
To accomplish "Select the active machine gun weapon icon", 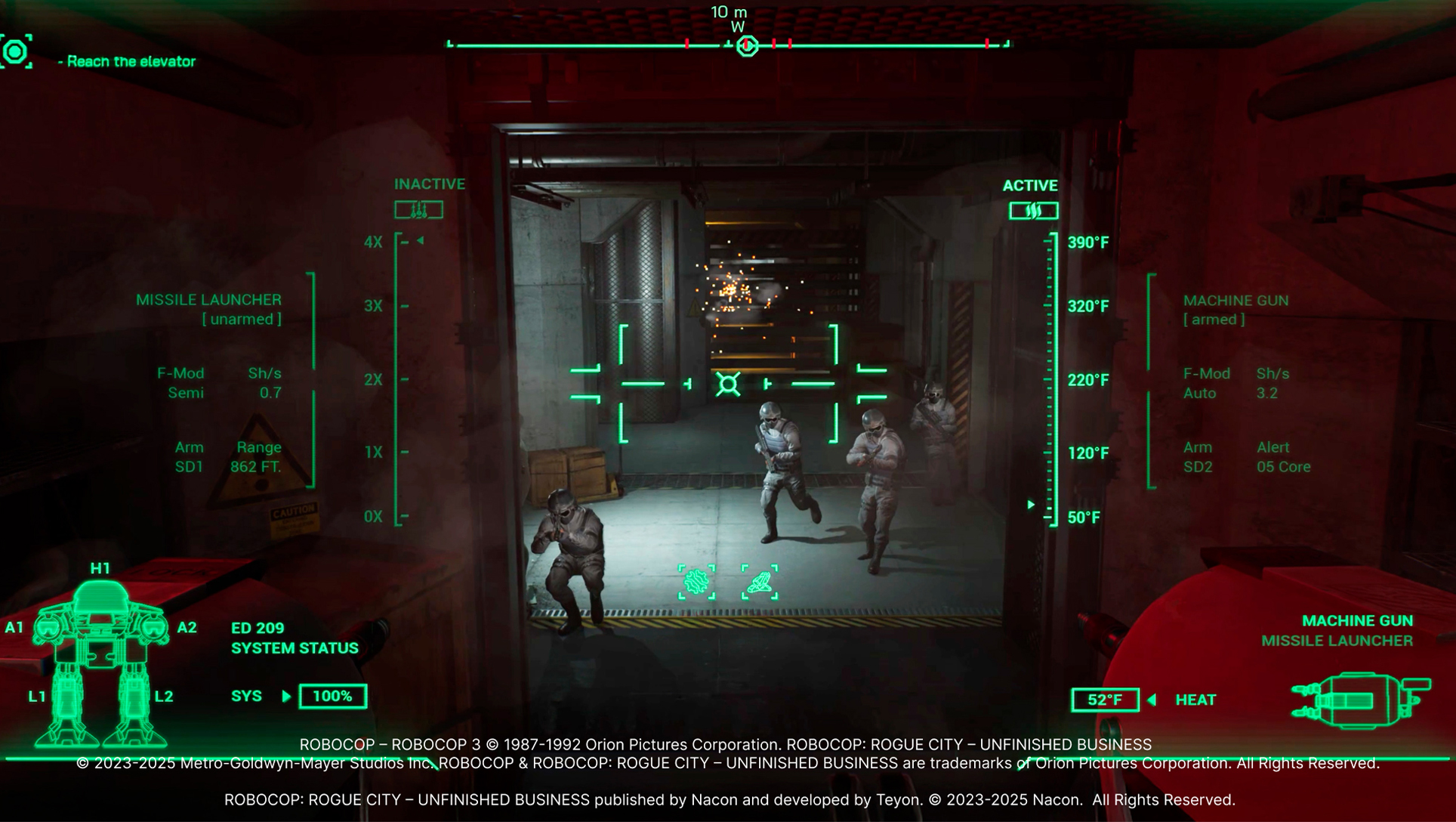I will click(1033, 211).
